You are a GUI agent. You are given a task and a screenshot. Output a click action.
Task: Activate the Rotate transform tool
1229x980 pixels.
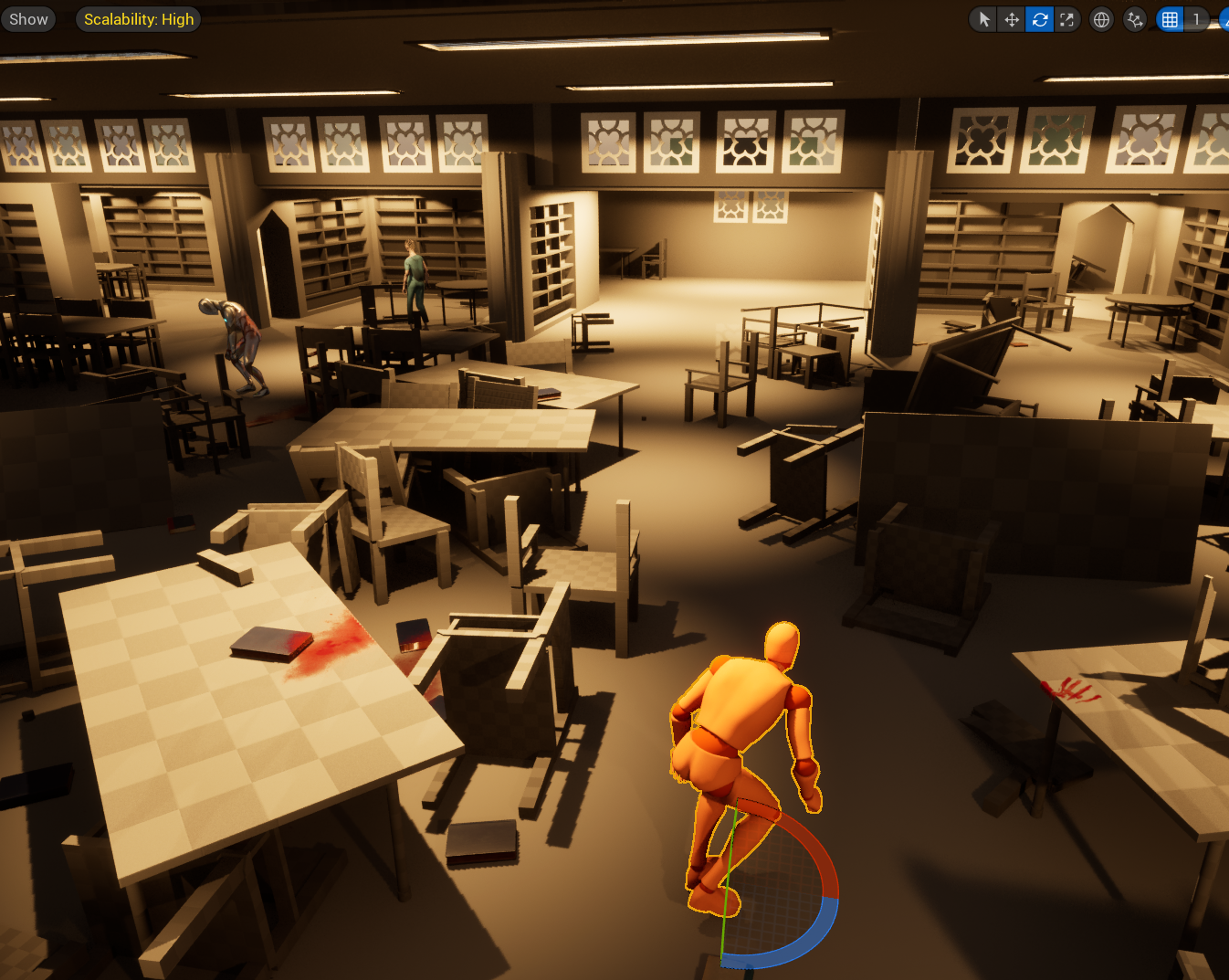[x=1039, y=18]
